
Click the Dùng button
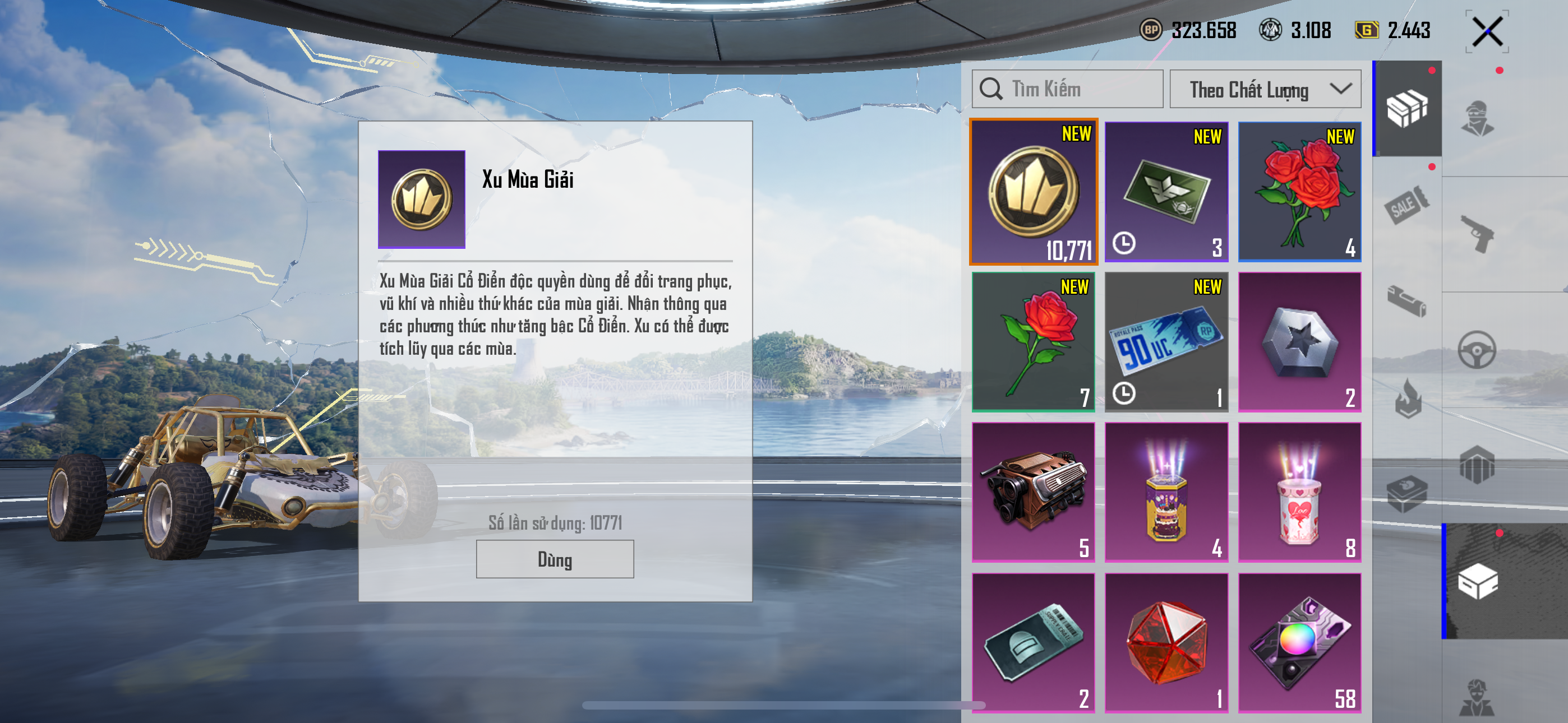point(555,559)
